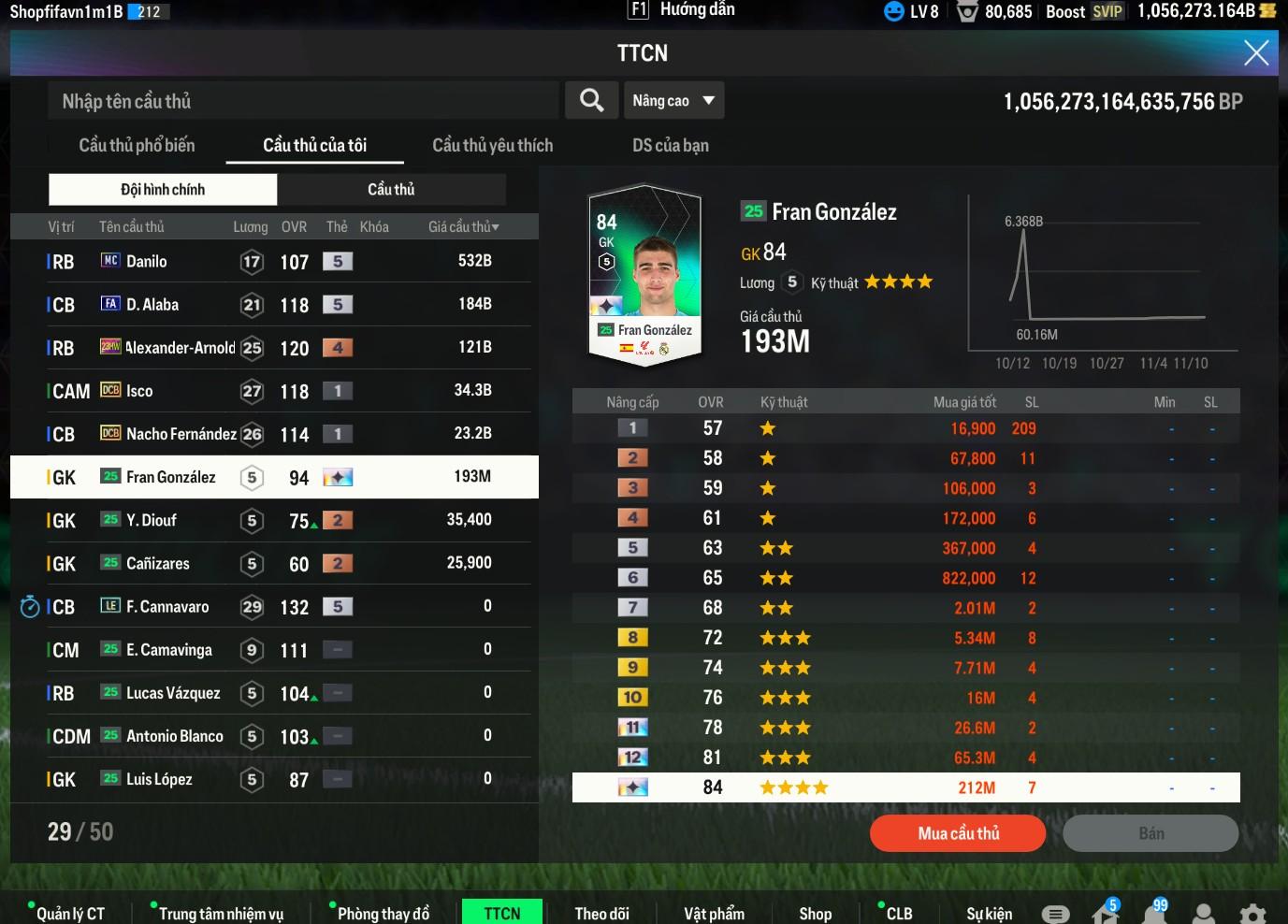Sort by Giá cầu thủ column
This screenshot has height=924, width=1288.
(463, 226)
